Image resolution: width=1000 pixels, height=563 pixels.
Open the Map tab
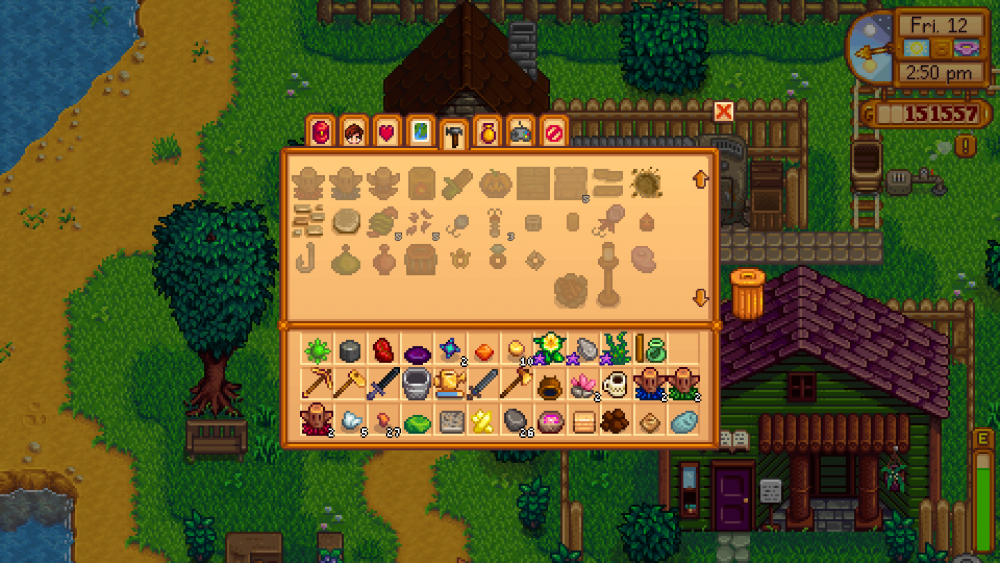(x=419, y=131)
